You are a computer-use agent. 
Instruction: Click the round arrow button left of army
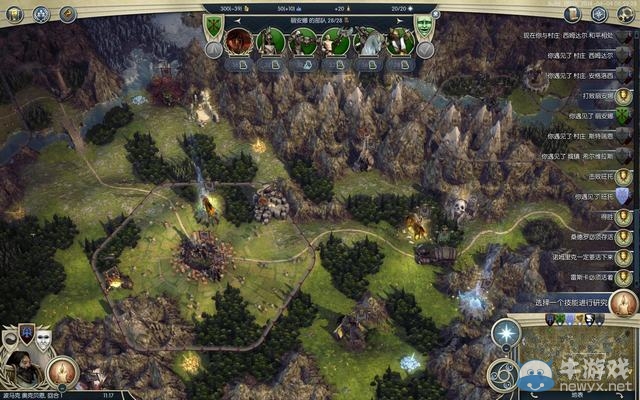(x=213, y=50)
